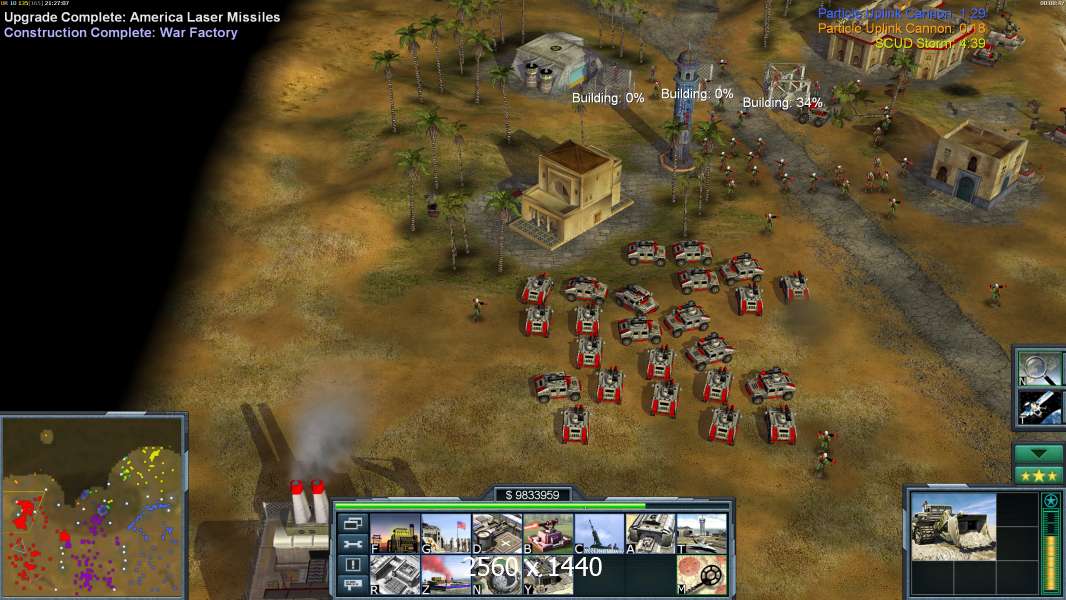Use the Spy Satellite power

click(x=1038, y=405)
